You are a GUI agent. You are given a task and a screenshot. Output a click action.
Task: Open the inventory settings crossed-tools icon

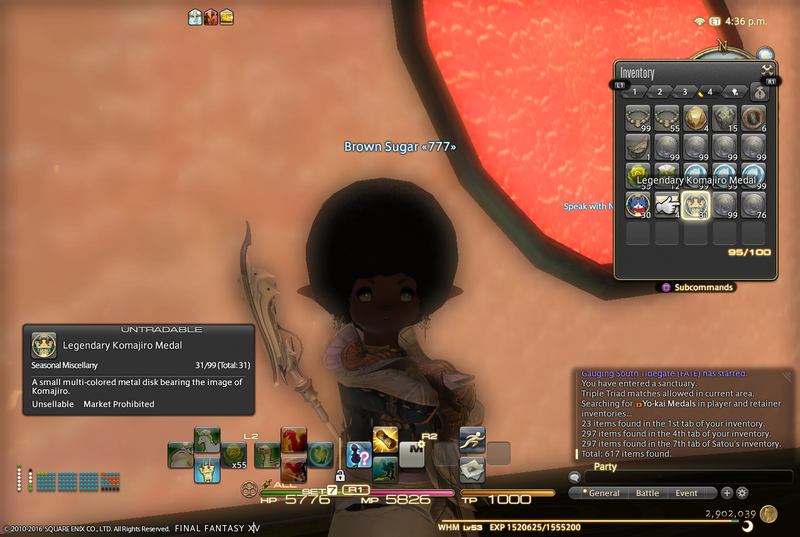(768, 69)
